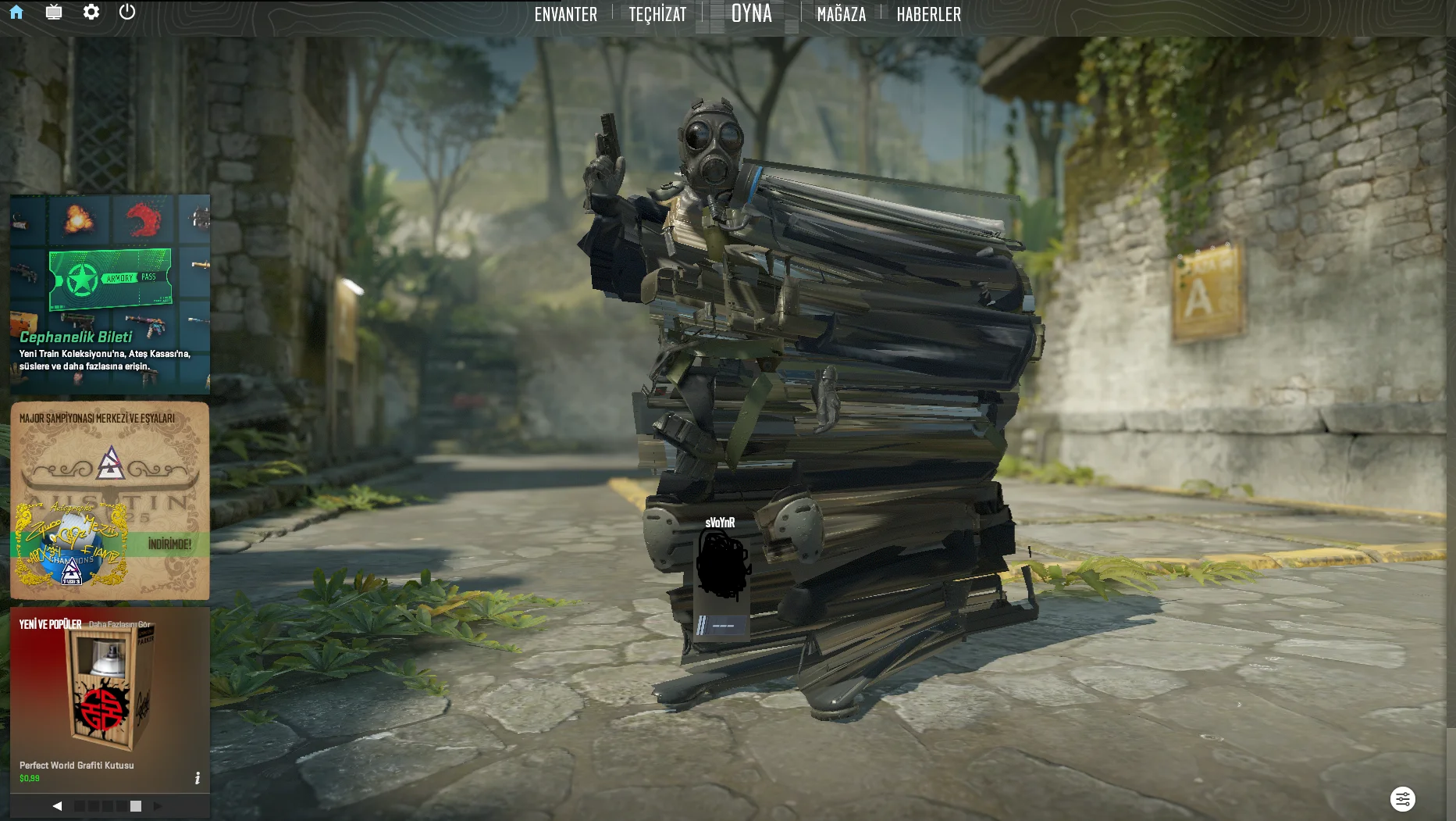Open settings via the gear icon

click(91, 12)
